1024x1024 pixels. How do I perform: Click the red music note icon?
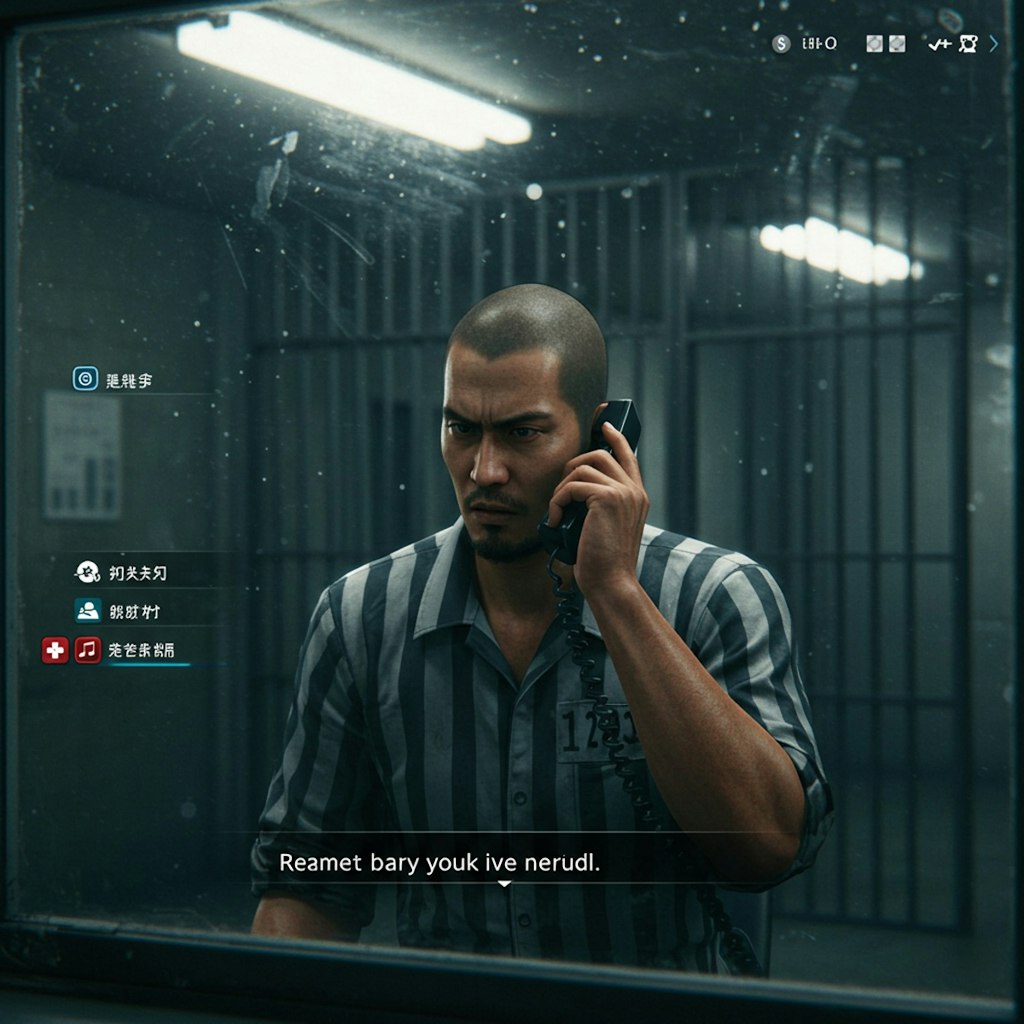coord(87,650)
